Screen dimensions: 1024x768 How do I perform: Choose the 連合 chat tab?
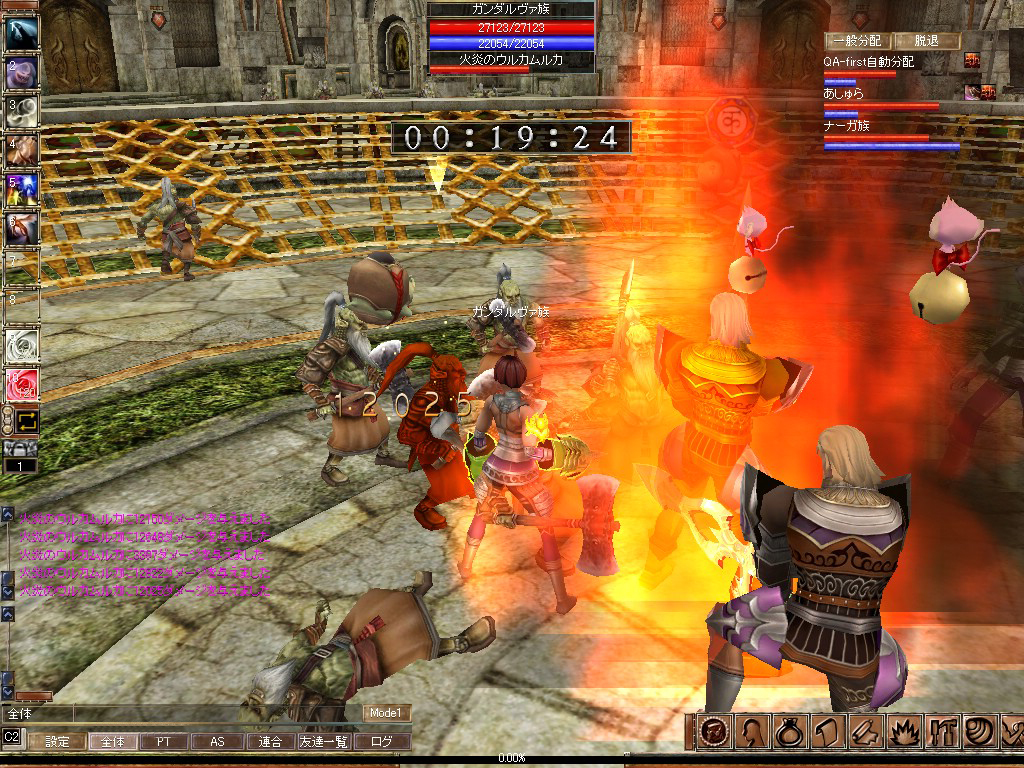point(270,742)
